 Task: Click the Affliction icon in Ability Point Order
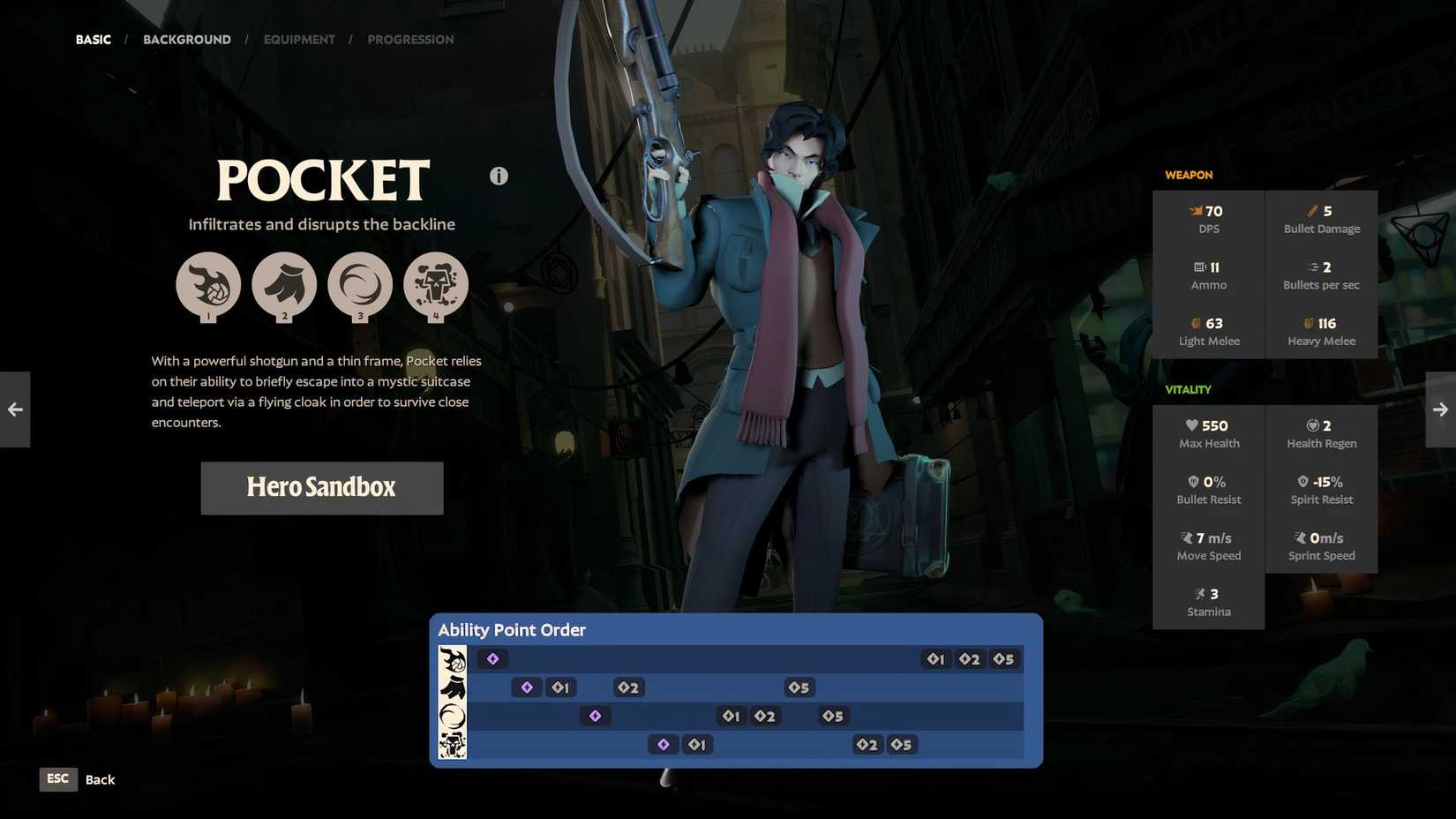(453, 744)
